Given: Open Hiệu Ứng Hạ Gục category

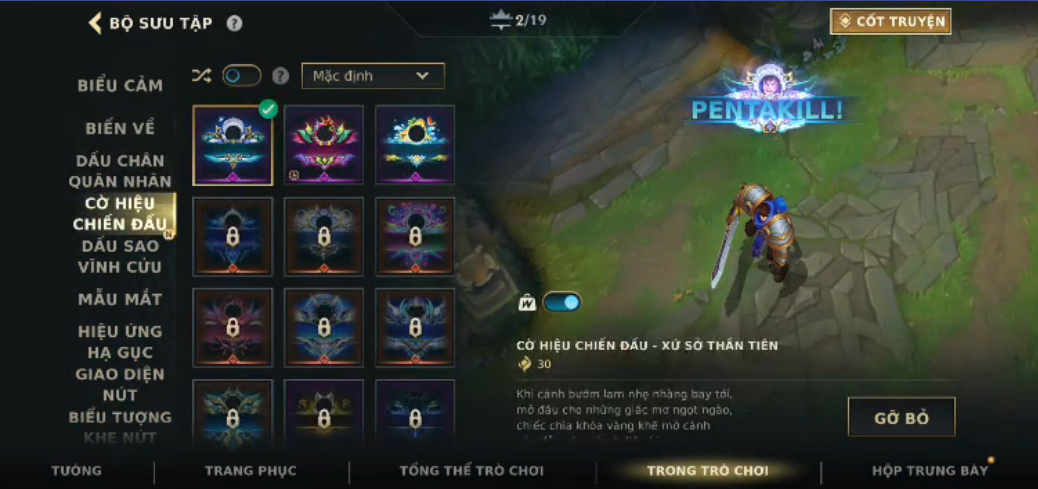Looking at the screenshot, I should (x=120, y=342).
